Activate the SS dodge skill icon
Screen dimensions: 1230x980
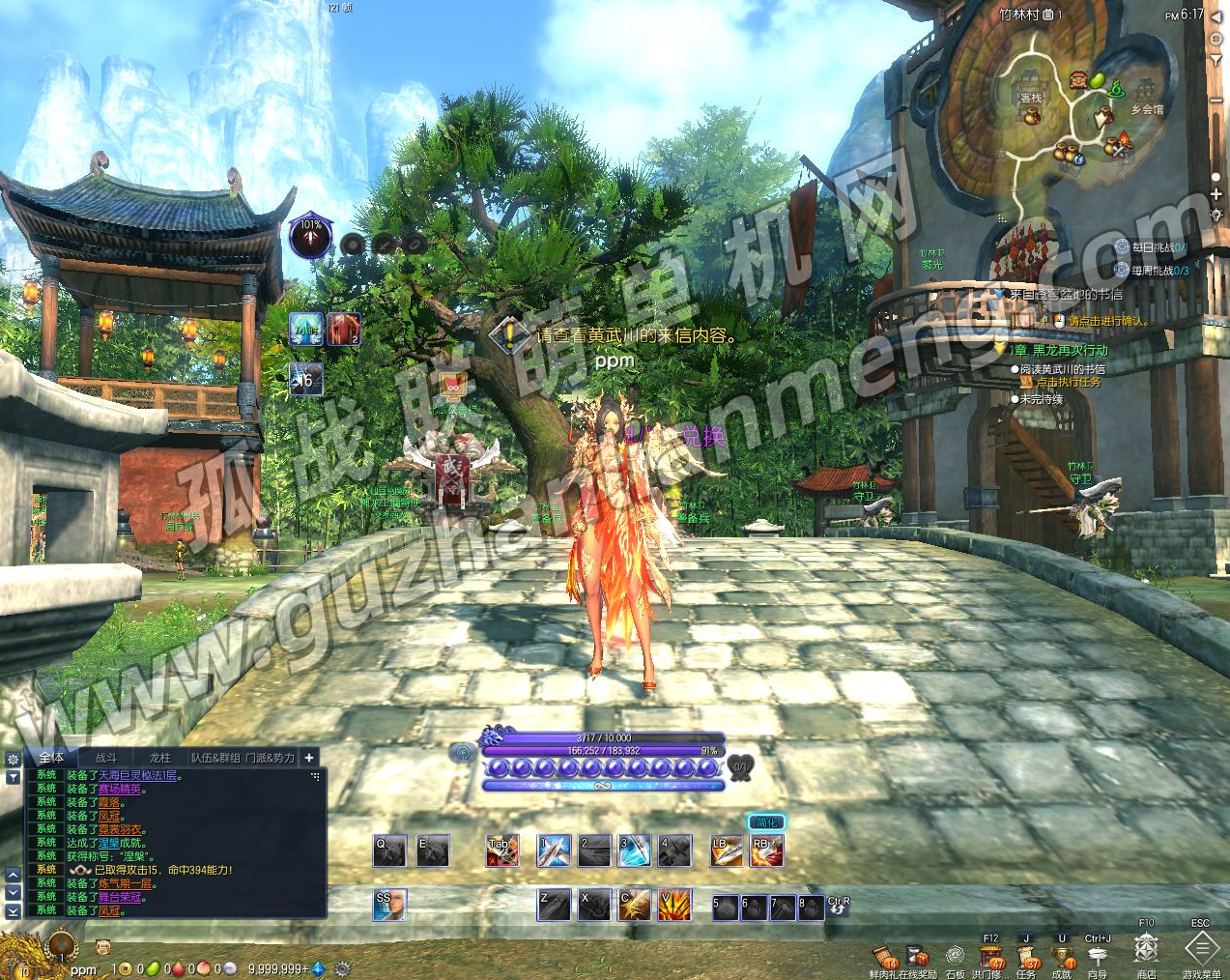click(389, 905)
